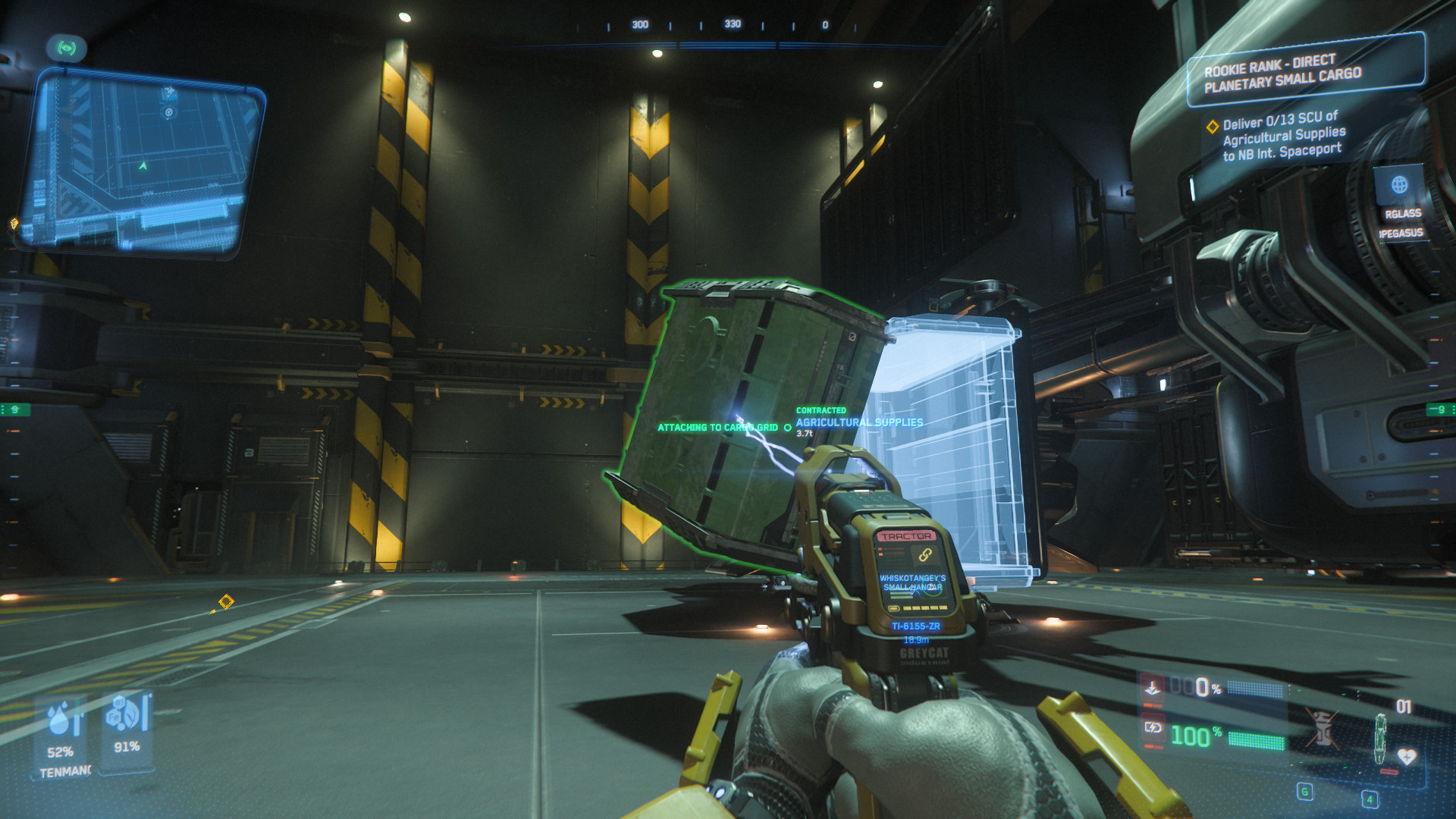Select the water droplet thirst icon
The width and height of the screenshot is (1456, 819).
62,719
